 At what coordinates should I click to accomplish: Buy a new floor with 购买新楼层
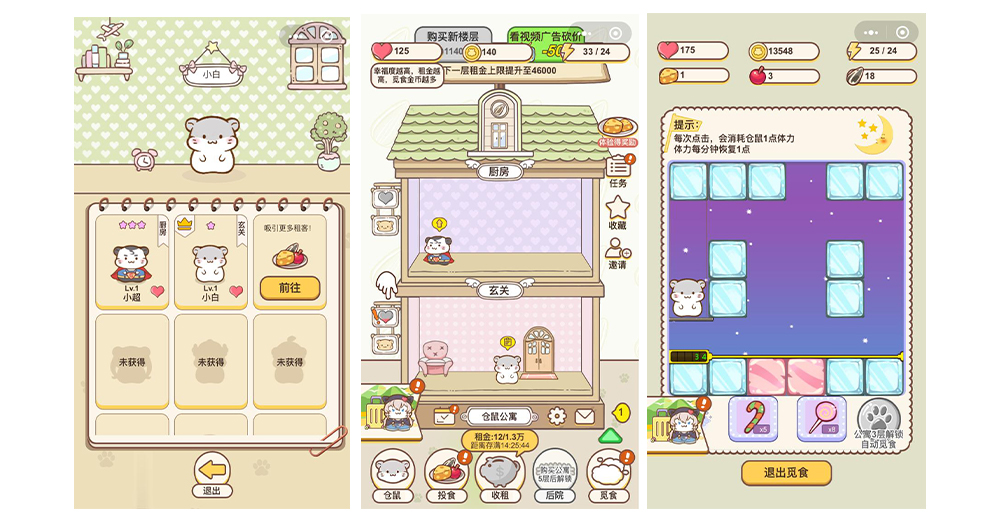[x=452, y=37]
